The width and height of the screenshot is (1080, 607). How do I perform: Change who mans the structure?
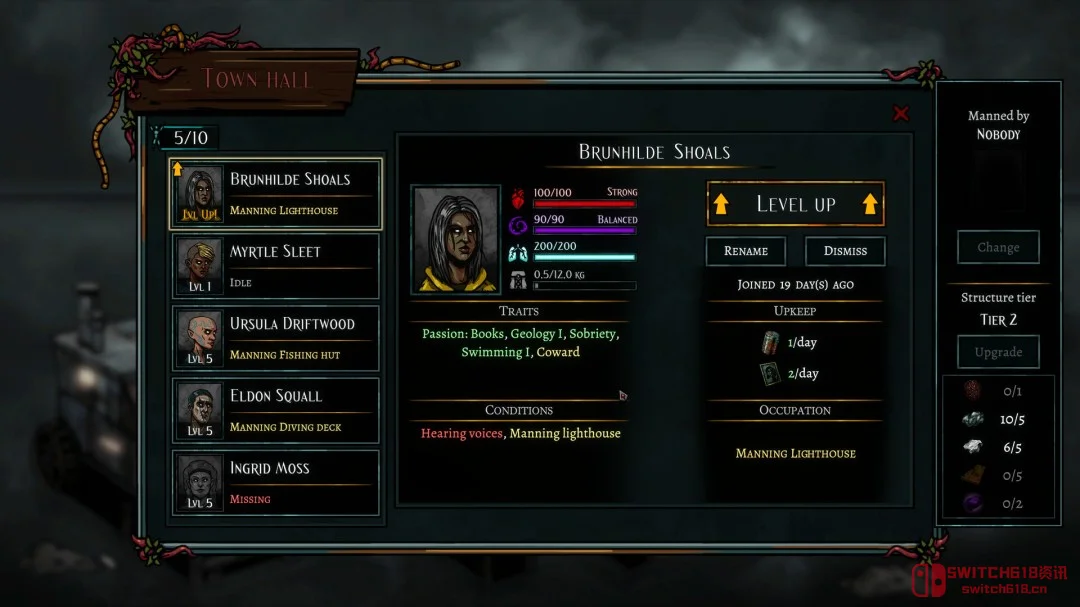998,247
